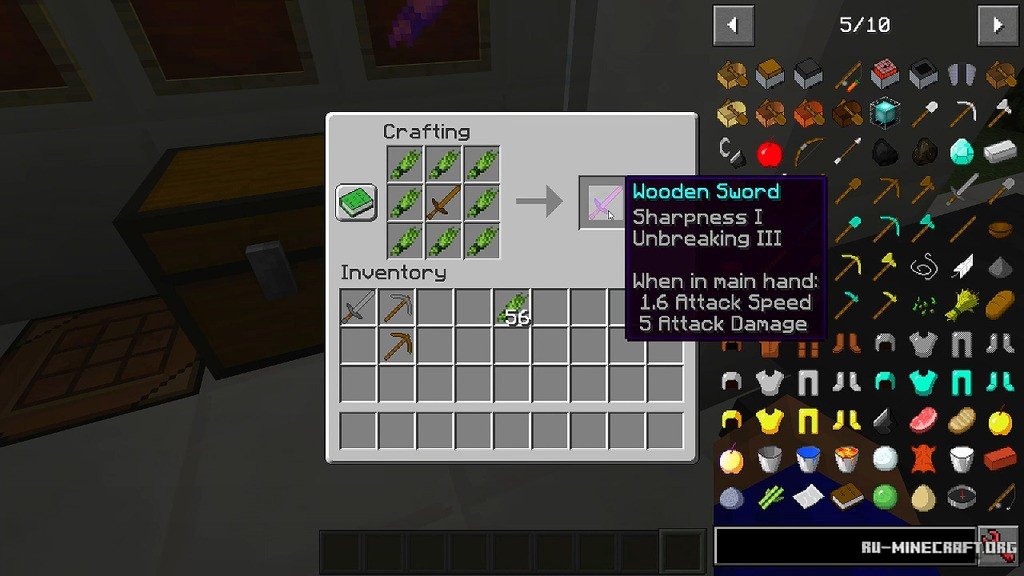This screenshot has height=576, width=1024.
Task: Choose the red apple in the item list
Action: pyautogui.click(x=769, y=153)
